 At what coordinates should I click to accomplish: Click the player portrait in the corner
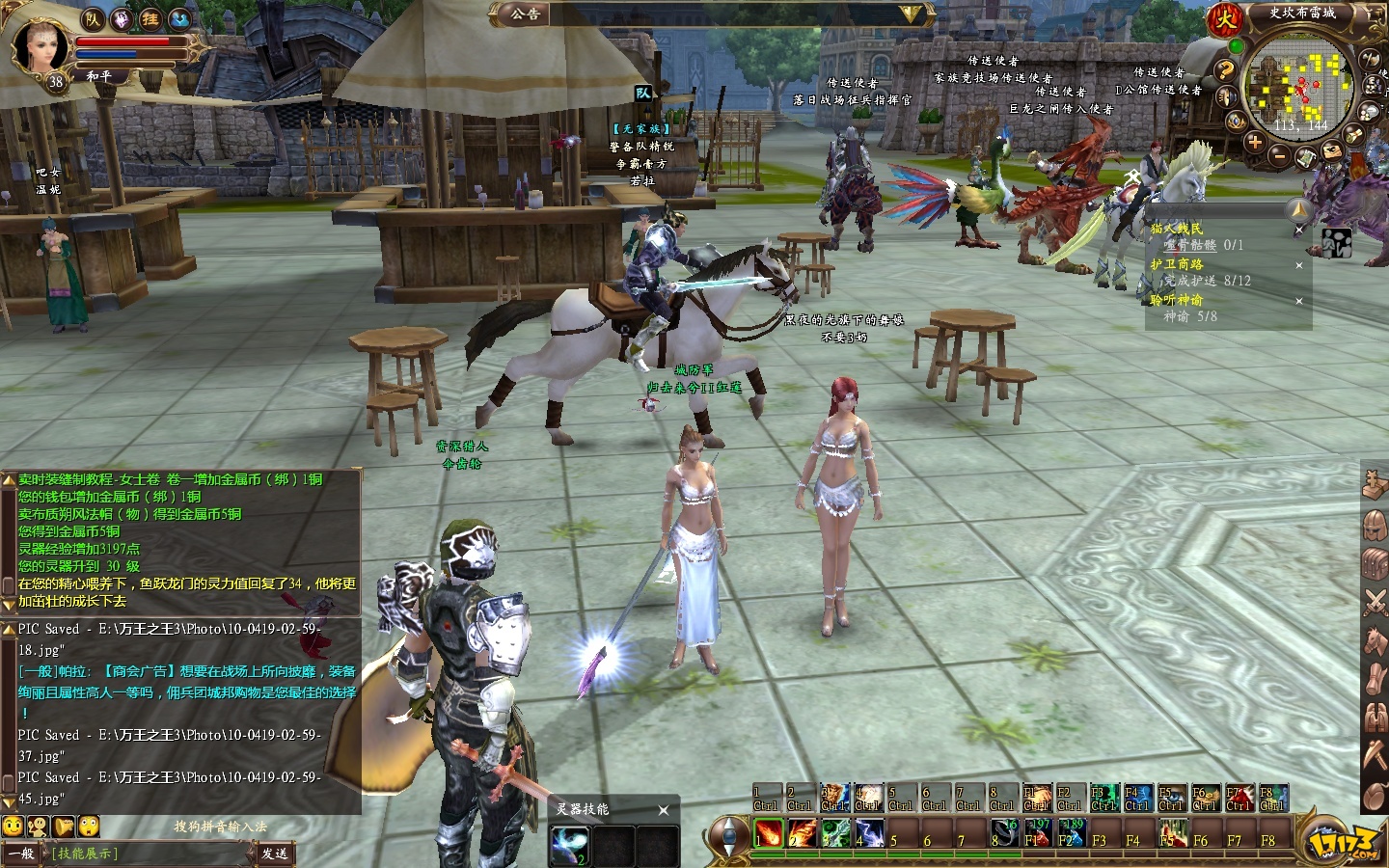tap(42, 45)
